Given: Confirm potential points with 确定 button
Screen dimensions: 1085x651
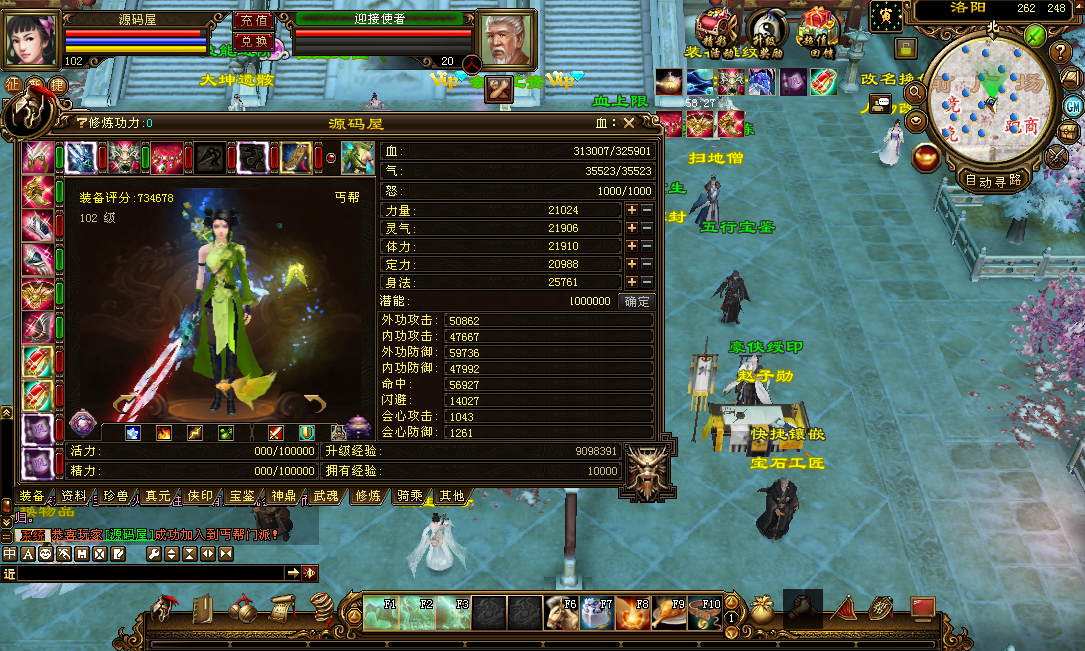Looking at the screenshot, I should (x=636, y=301).
